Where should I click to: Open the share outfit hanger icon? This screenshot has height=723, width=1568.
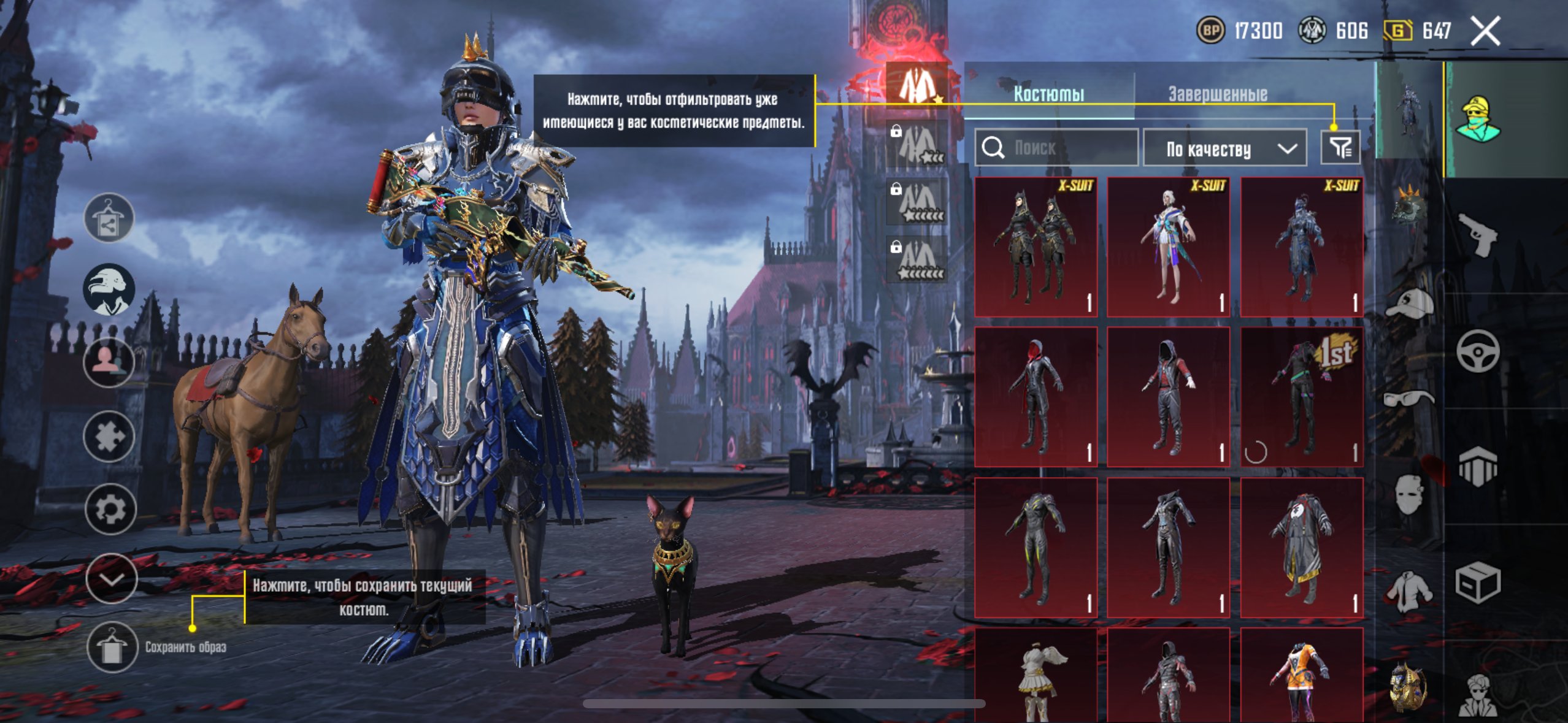(109, 218)
